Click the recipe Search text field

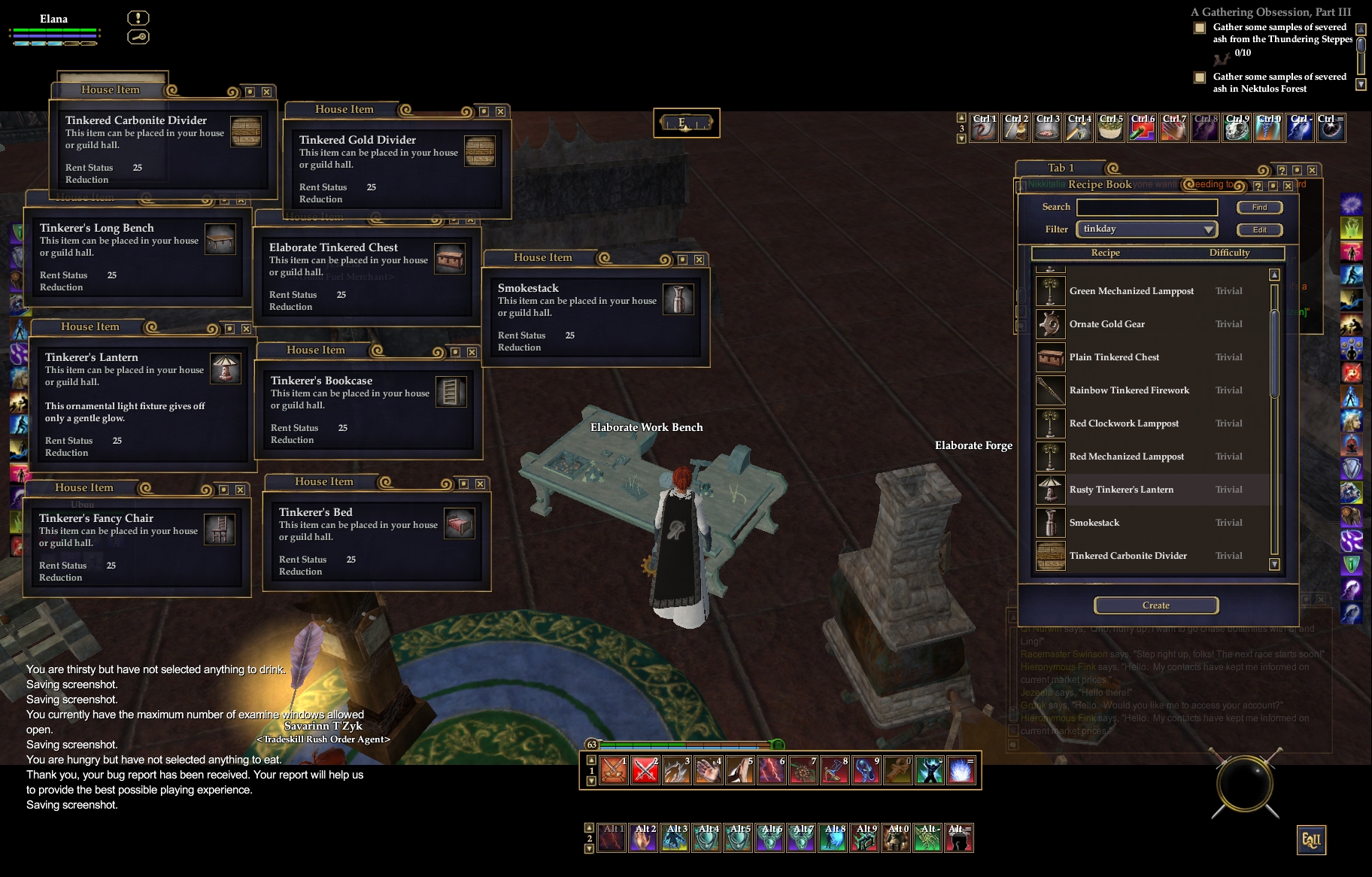tap(1146, 208)
